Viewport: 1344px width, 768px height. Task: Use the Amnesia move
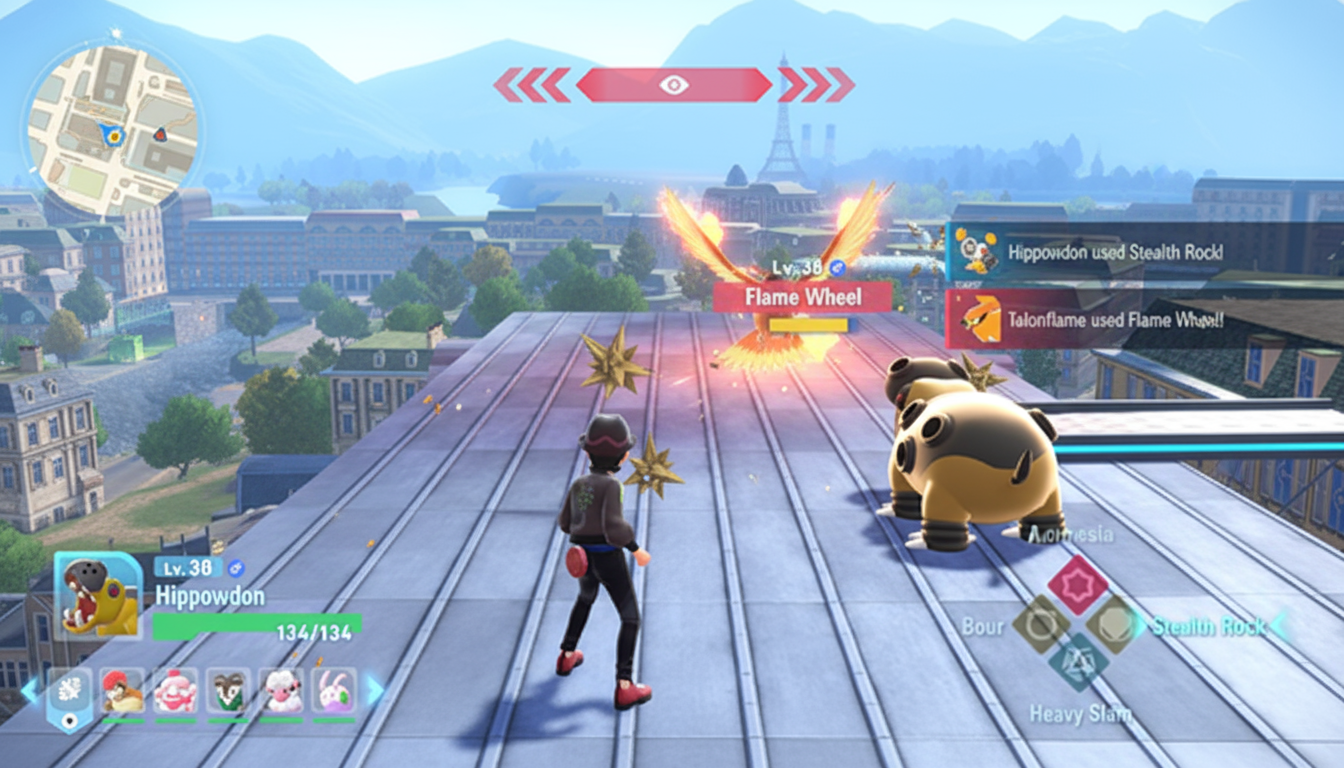point(1077,585)
